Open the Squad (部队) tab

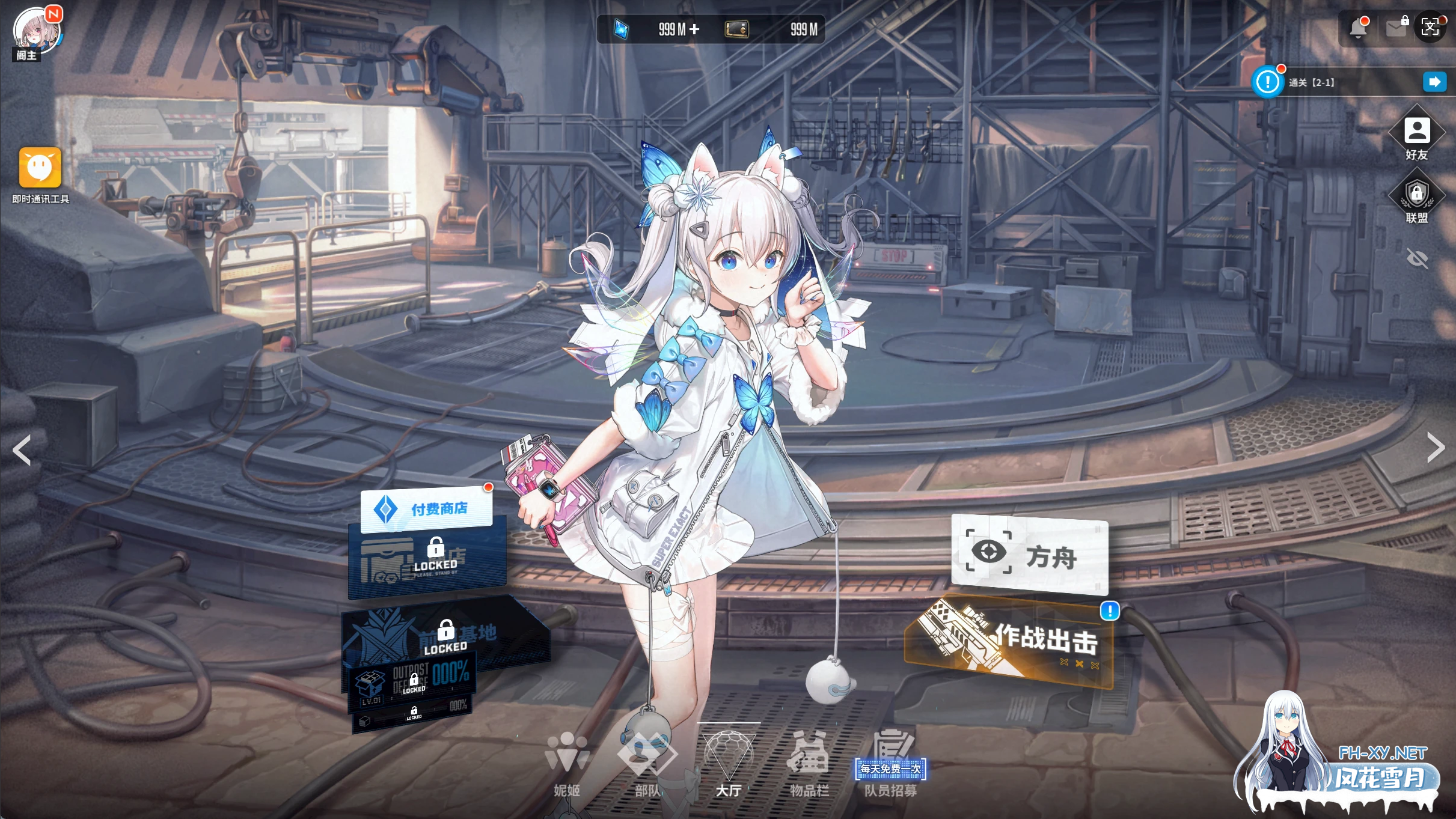(x=647, y=764)
